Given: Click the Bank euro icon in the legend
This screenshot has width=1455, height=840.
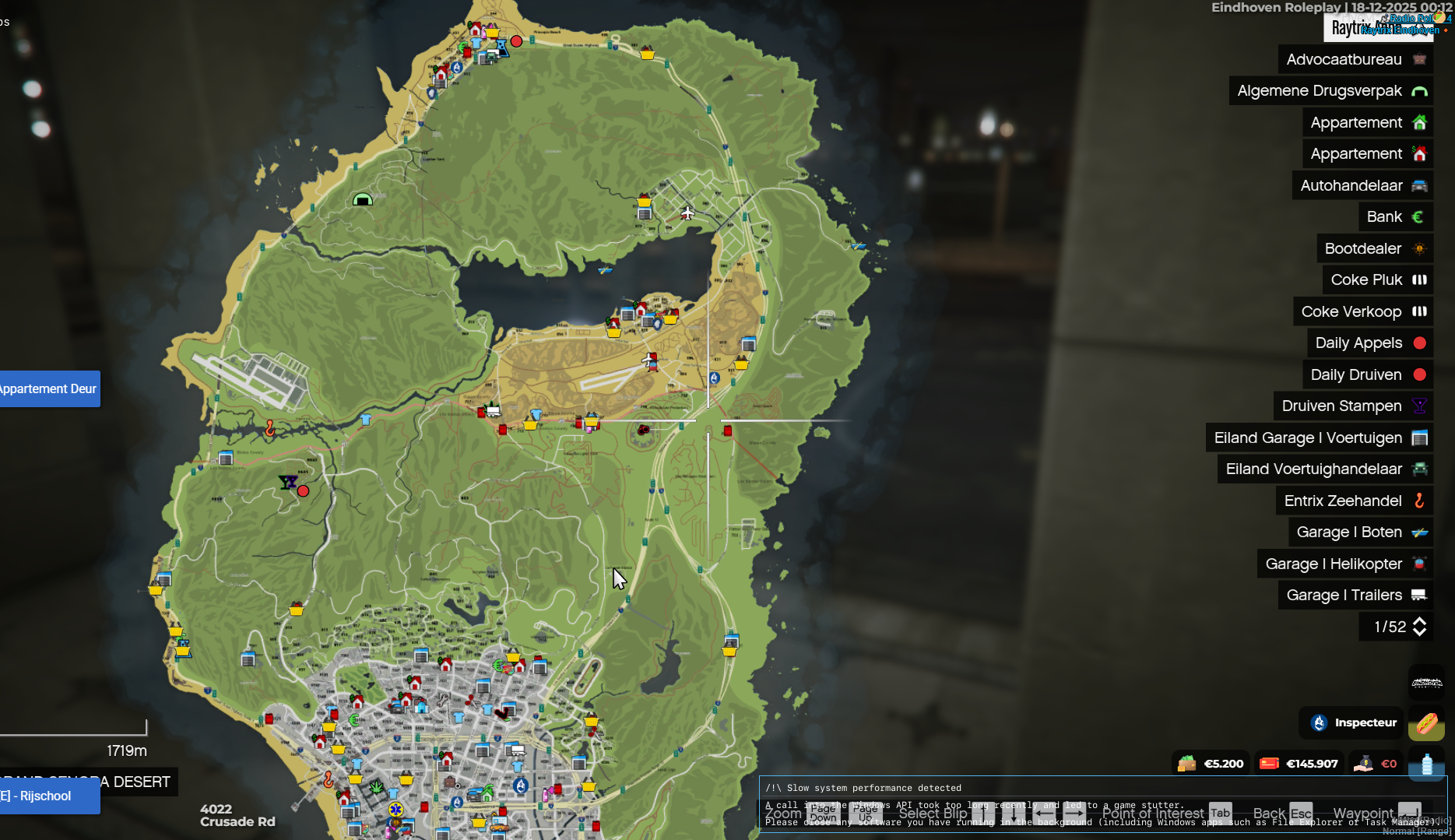Looking at the screenshot, I should (1419, 216).
